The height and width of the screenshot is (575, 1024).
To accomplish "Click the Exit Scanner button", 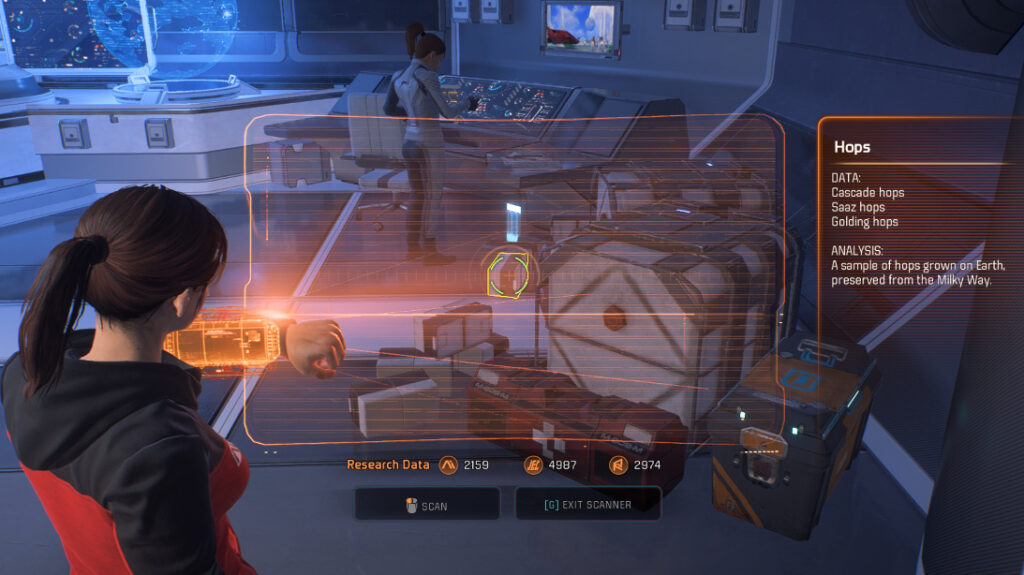I will 588,504.
